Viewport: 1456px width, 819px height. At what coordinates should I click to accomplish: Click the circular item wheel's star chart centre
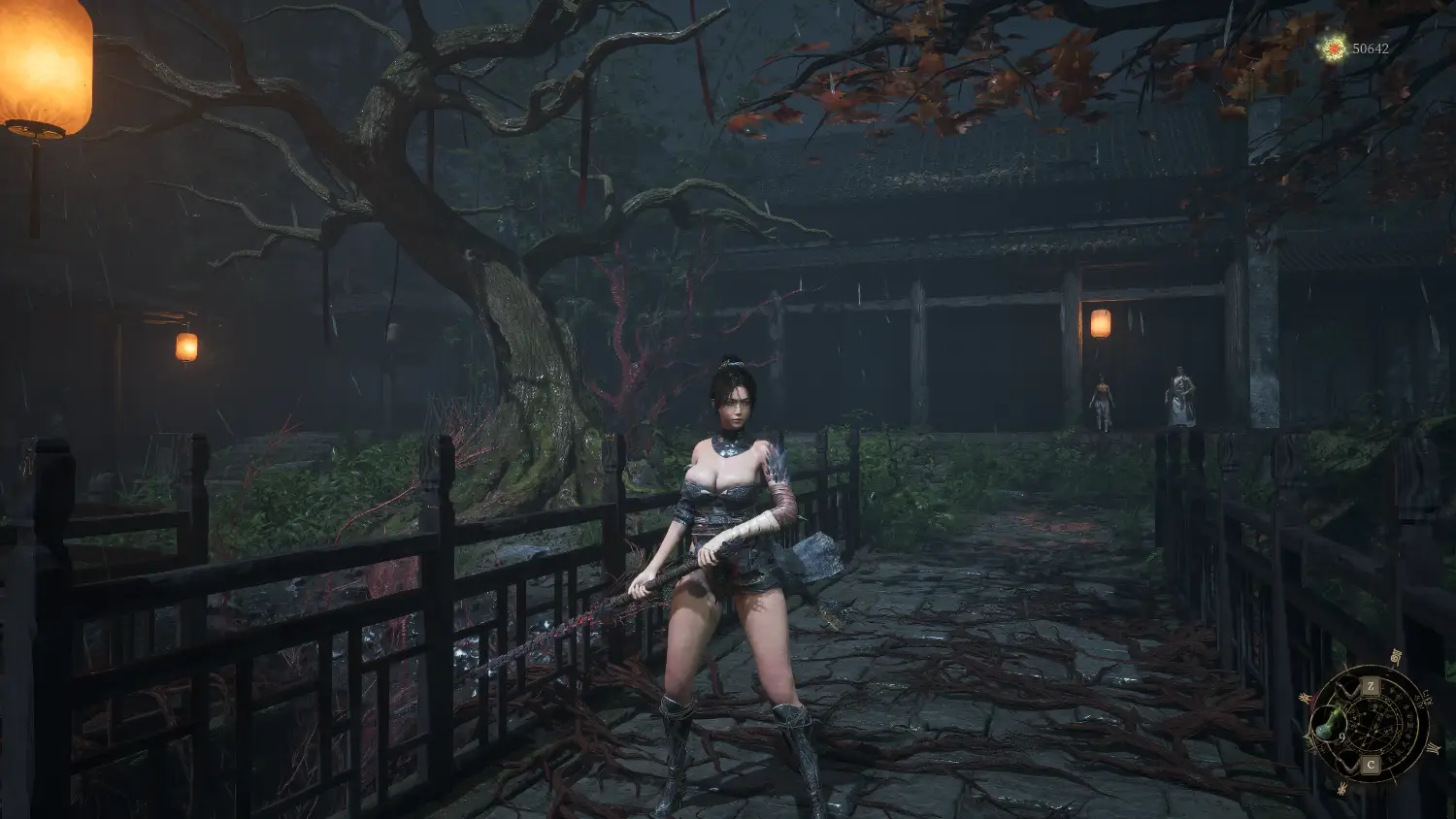click(x=1371, y=725)
